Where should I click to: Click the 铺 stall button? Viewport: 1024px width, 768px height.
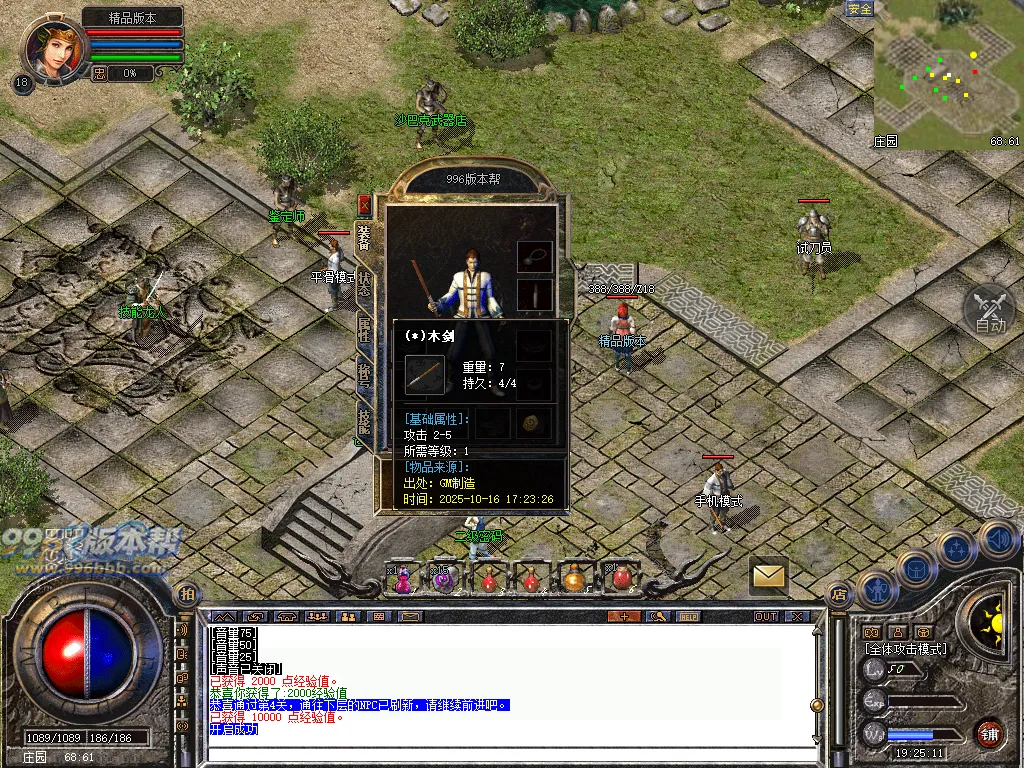989,733
